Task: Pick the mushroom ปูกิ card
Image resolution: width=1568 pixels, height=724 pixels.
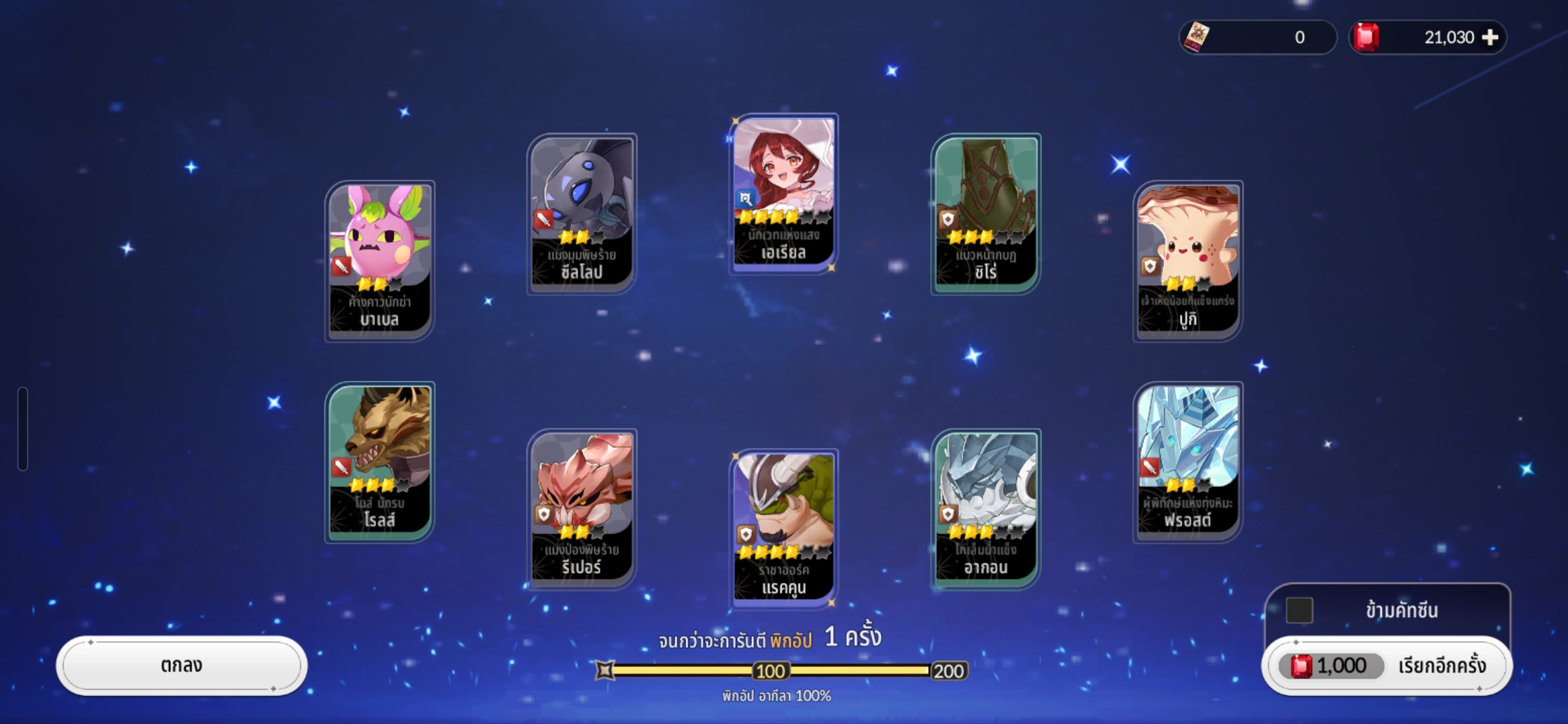Action: pyautogui.click(x=1187, y=260)
